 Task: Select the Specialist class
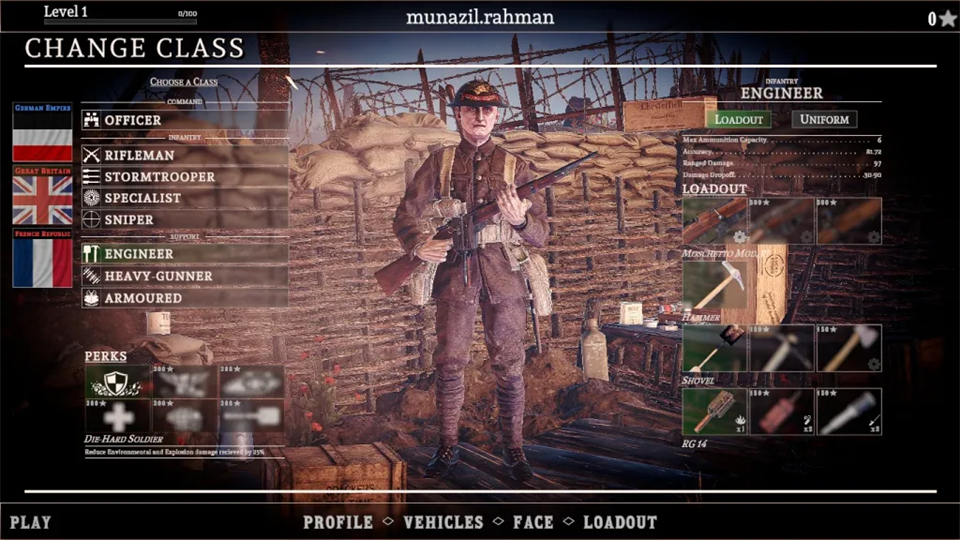click(x=184, y=198)
